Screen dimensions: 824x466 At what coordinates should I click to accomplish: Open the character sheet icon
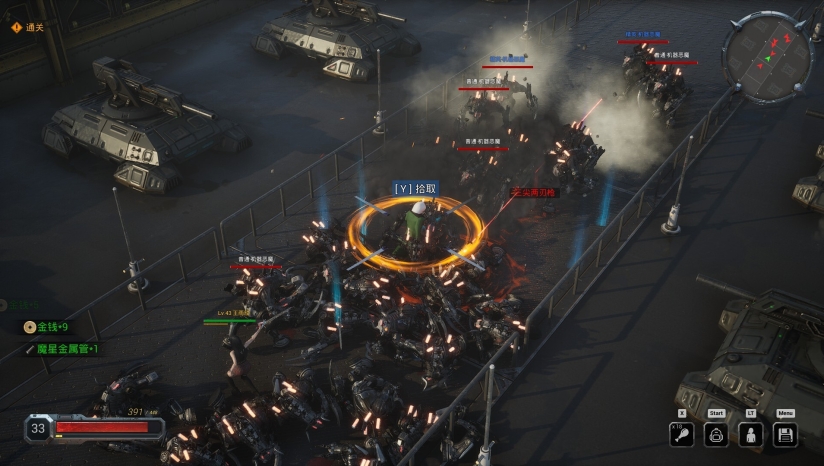750,434
